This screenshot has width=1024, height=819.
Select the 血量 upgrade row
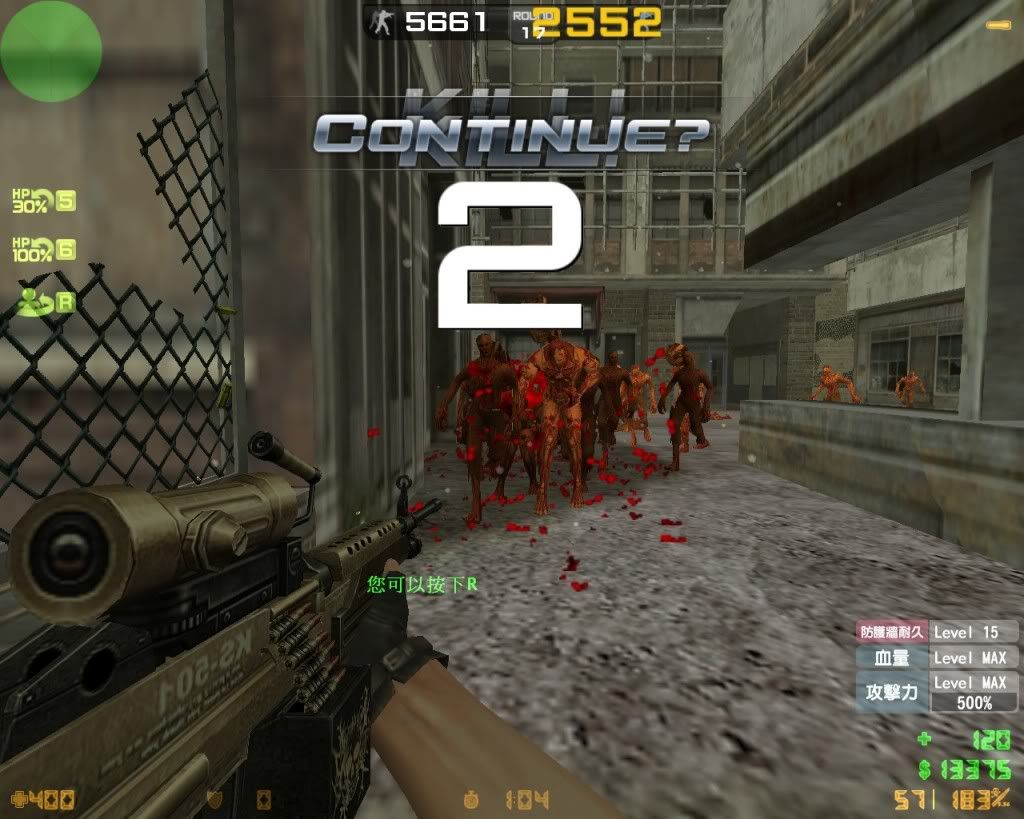937,658
